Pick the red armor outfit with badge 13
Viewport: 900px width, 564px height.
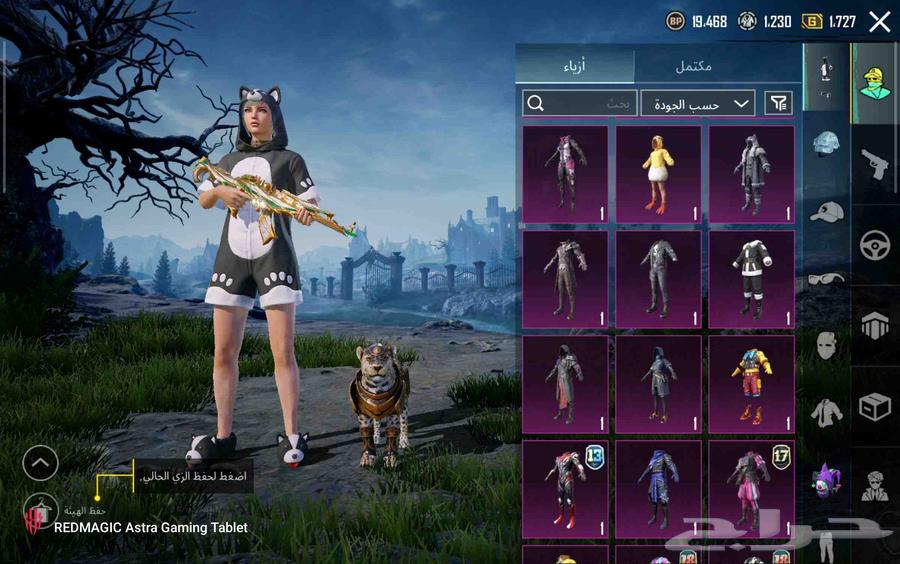click(565, 488)
